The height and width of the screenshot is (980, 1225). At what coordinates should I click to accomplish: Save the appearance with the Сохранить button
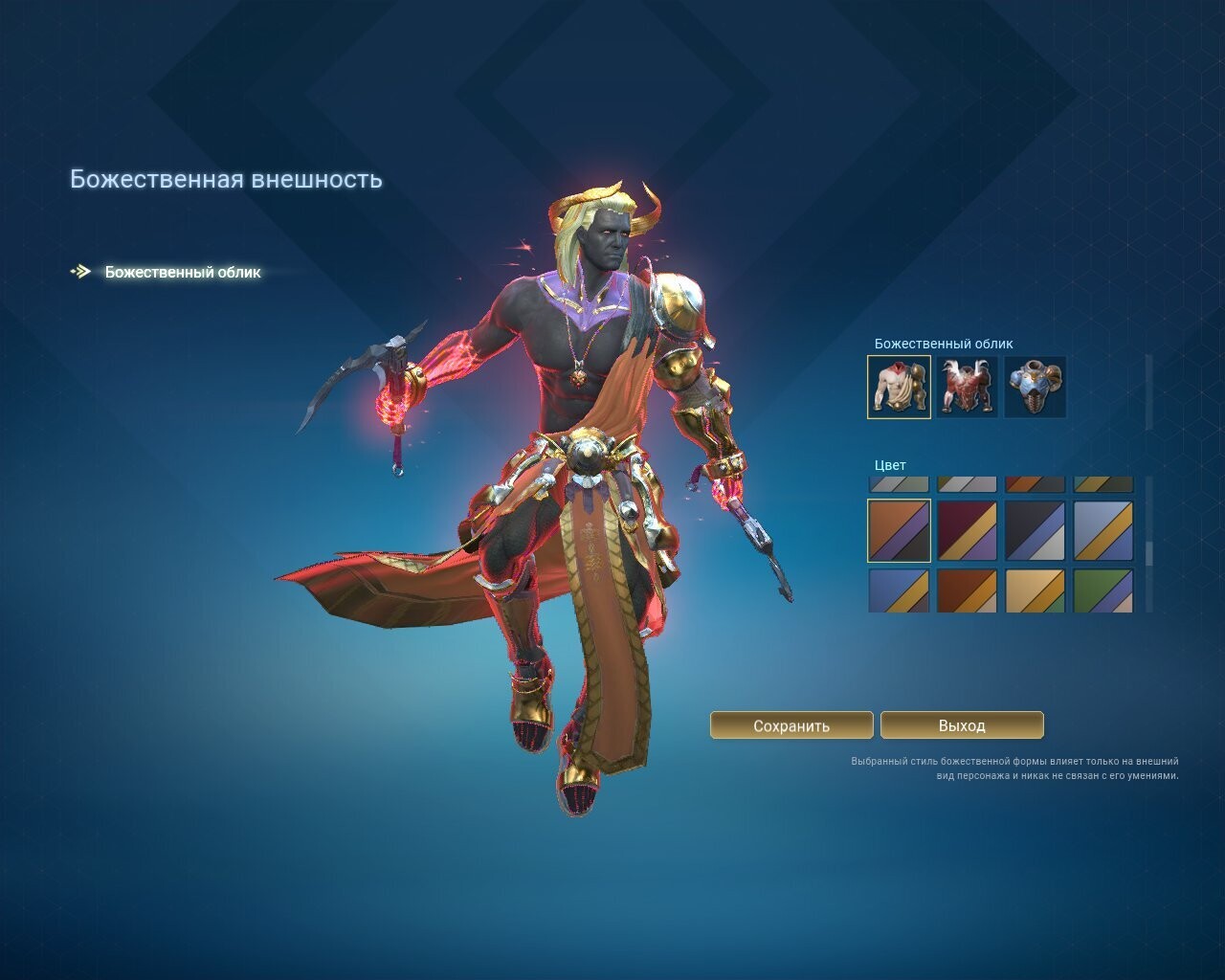coord(791,725)
